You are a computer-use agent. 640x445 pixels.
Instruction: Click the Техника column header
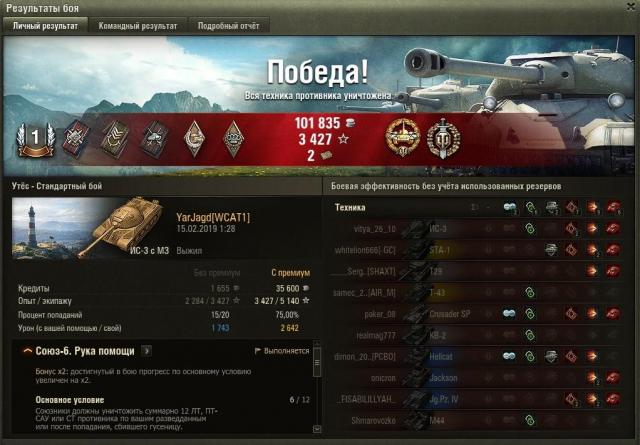(x=350, y=207)
